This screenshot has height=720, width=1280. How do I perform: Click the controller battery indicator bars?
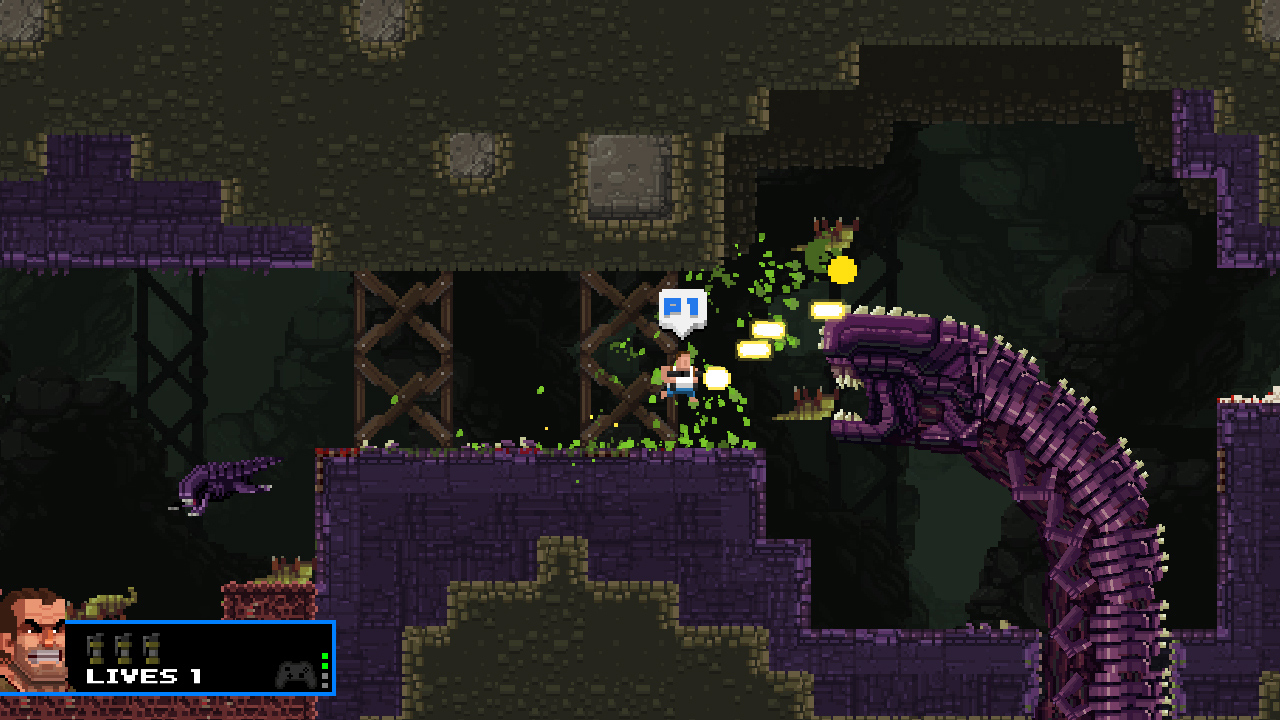325,670
